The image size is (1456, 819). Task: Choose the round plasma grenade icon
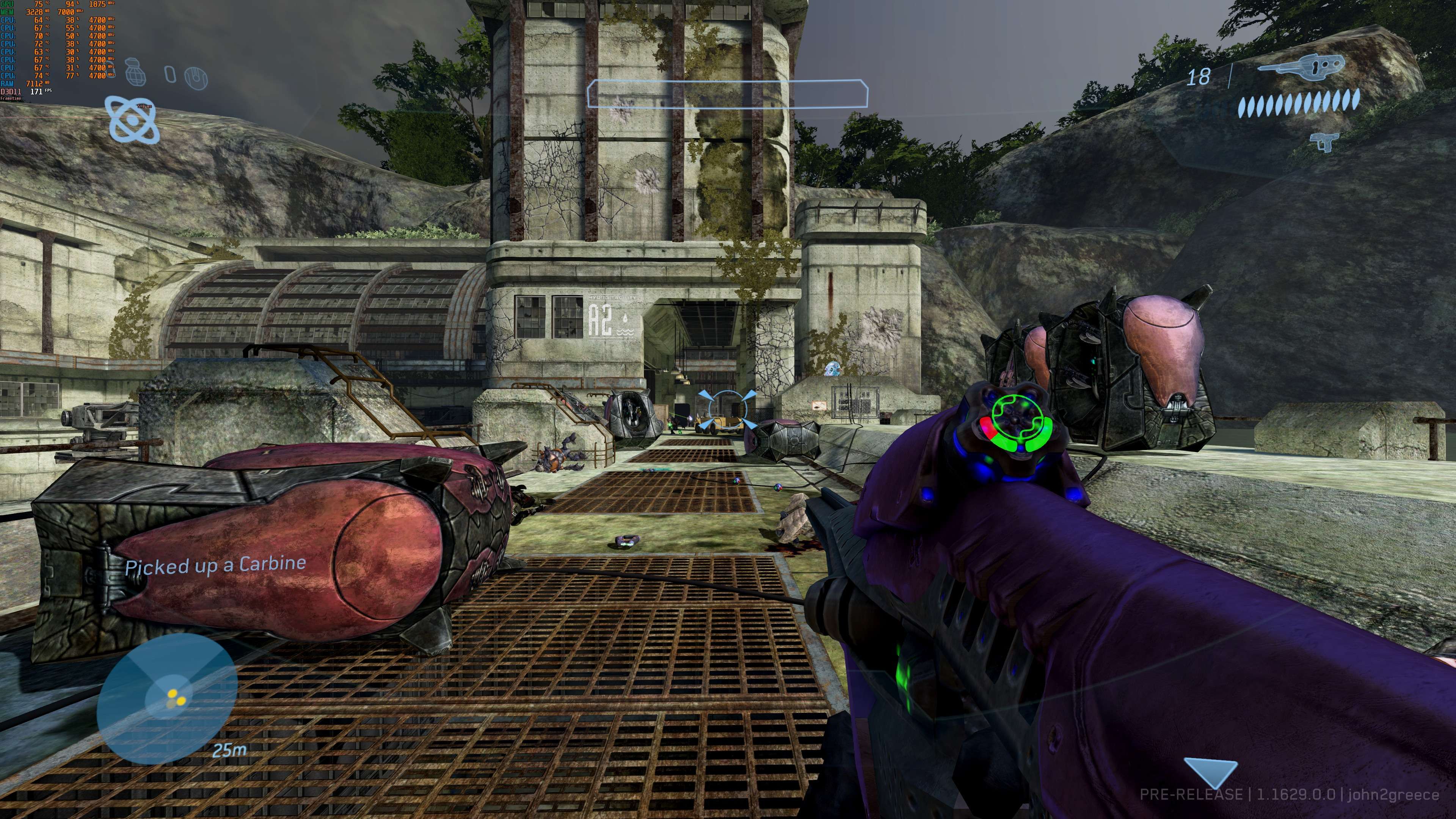196,77
